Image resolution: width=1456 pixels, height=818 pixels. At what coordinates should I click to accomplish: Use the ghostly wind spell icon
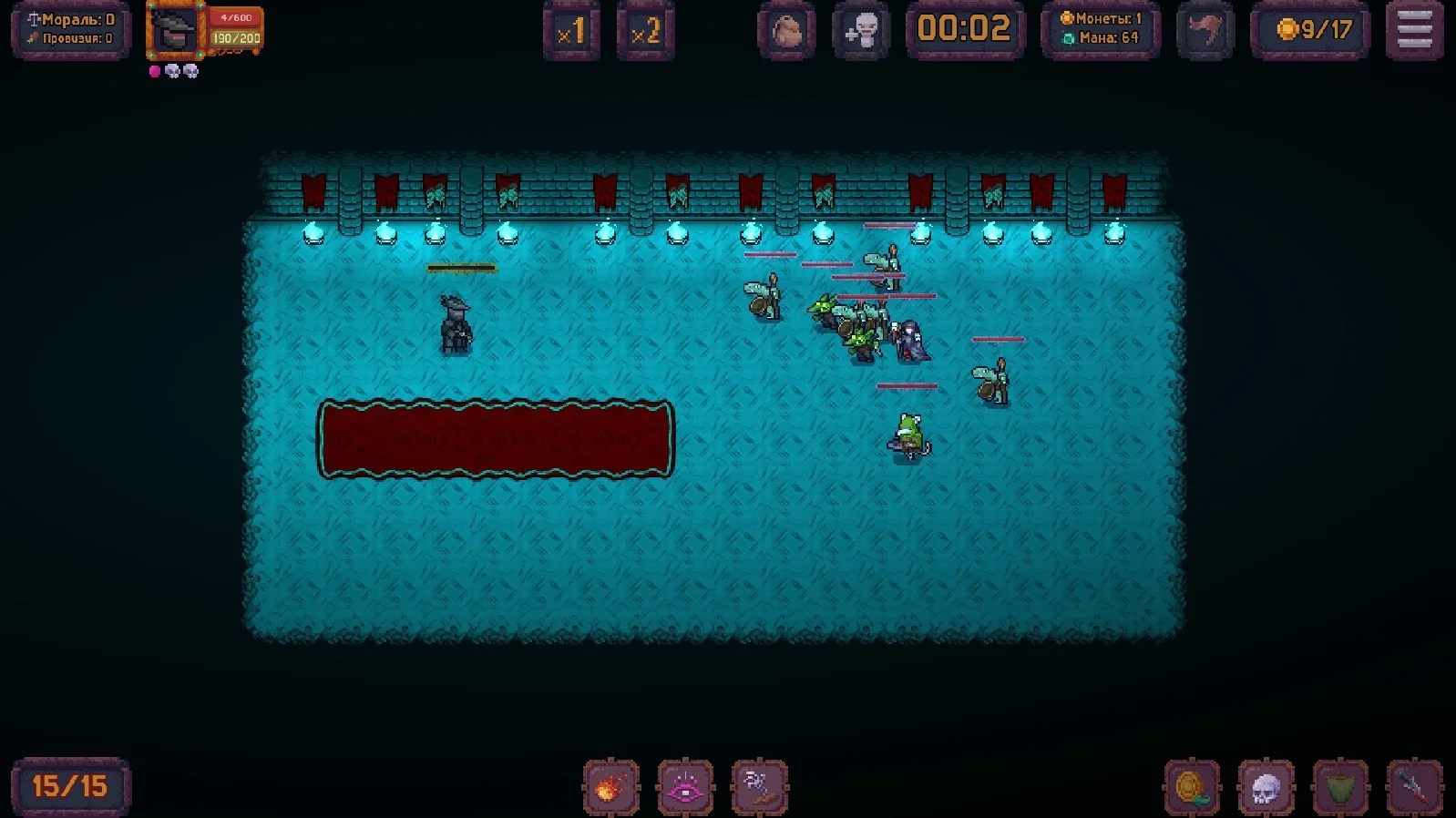click(x=759, y=787)
